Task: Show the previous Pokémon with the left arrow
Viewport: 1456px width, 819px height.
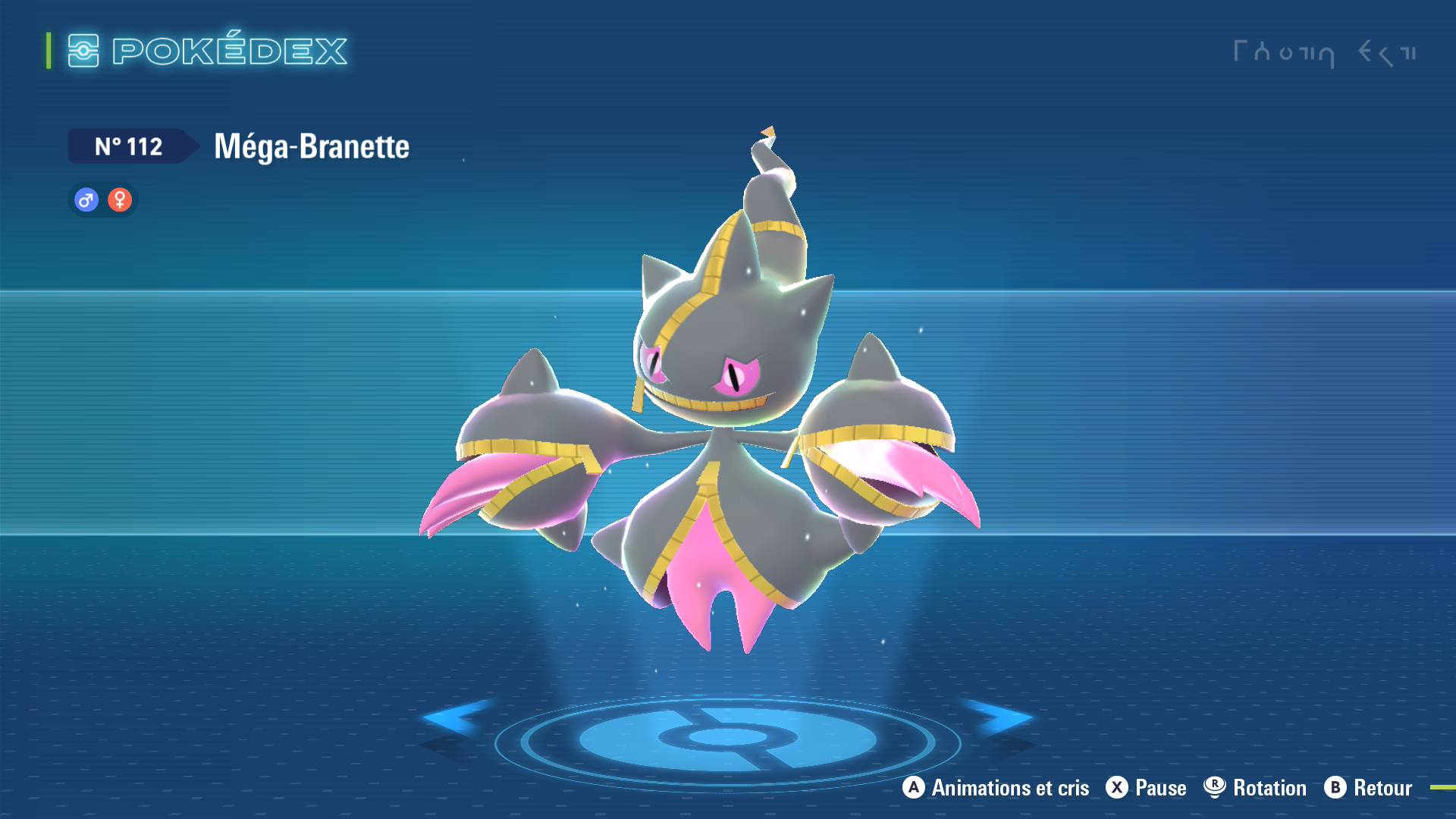Action: (x=453, y=717)
